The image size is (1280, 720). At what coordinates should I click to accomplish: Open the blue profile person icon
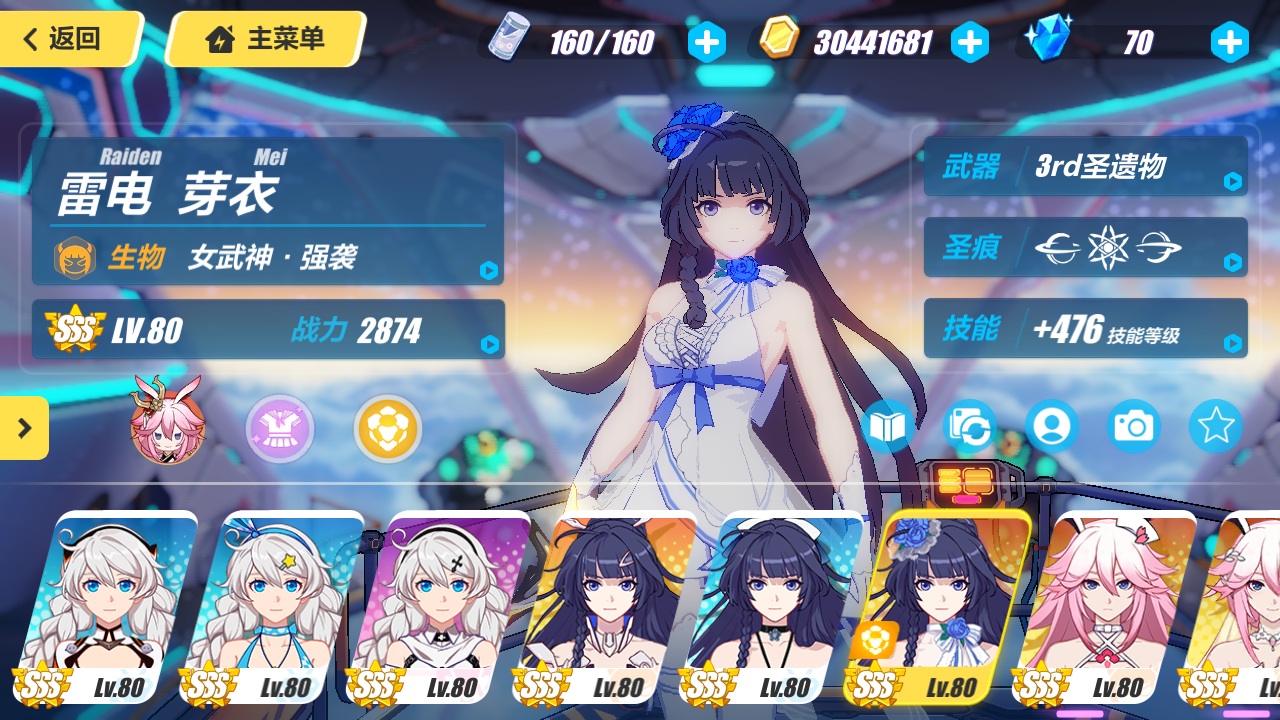click(1051, 427)
